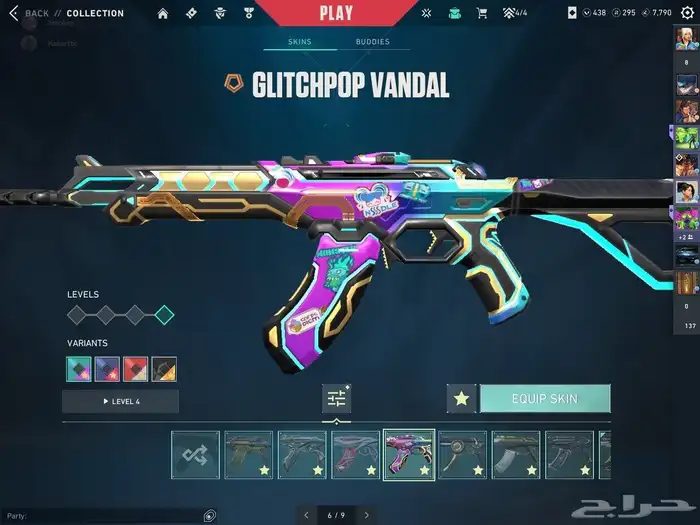Go to the next page of skins
Viewport: 700px width, 525px height.
click(x=367, y=515)
